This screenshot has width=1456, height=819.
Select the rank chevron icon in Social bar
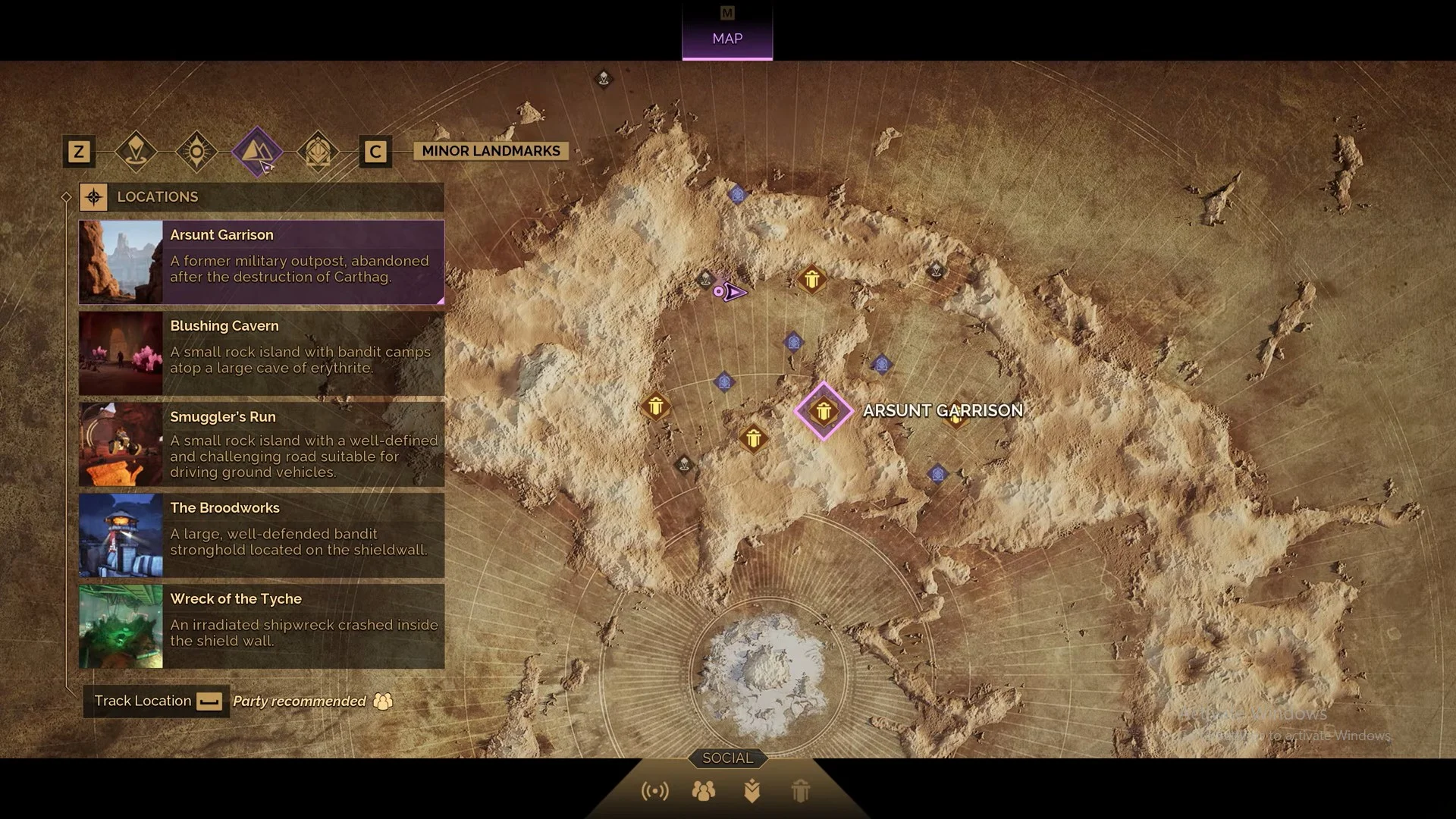tap(753, 790)
